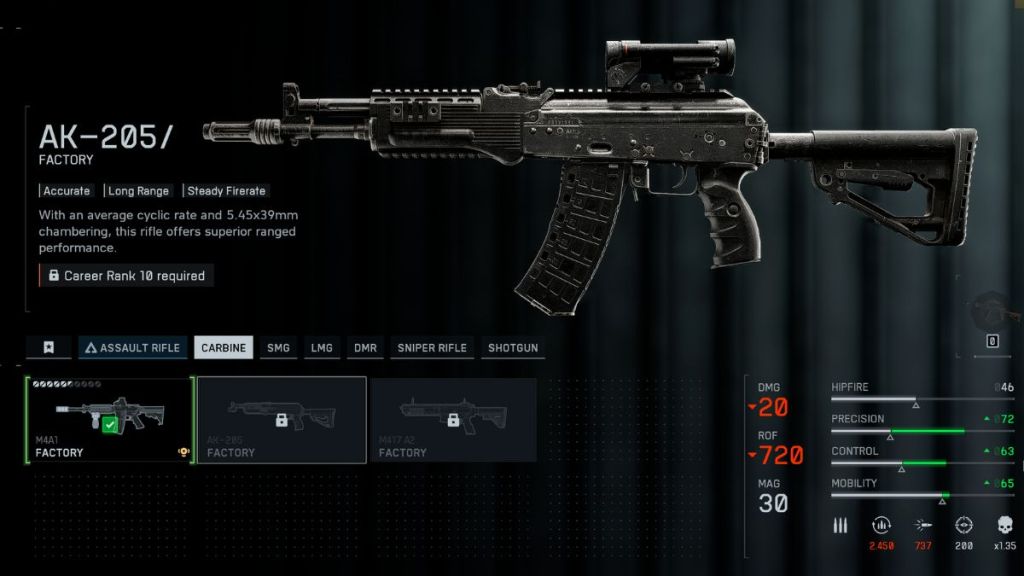
Task: Show the LMG weapon list
Action: tap(321, 348)
